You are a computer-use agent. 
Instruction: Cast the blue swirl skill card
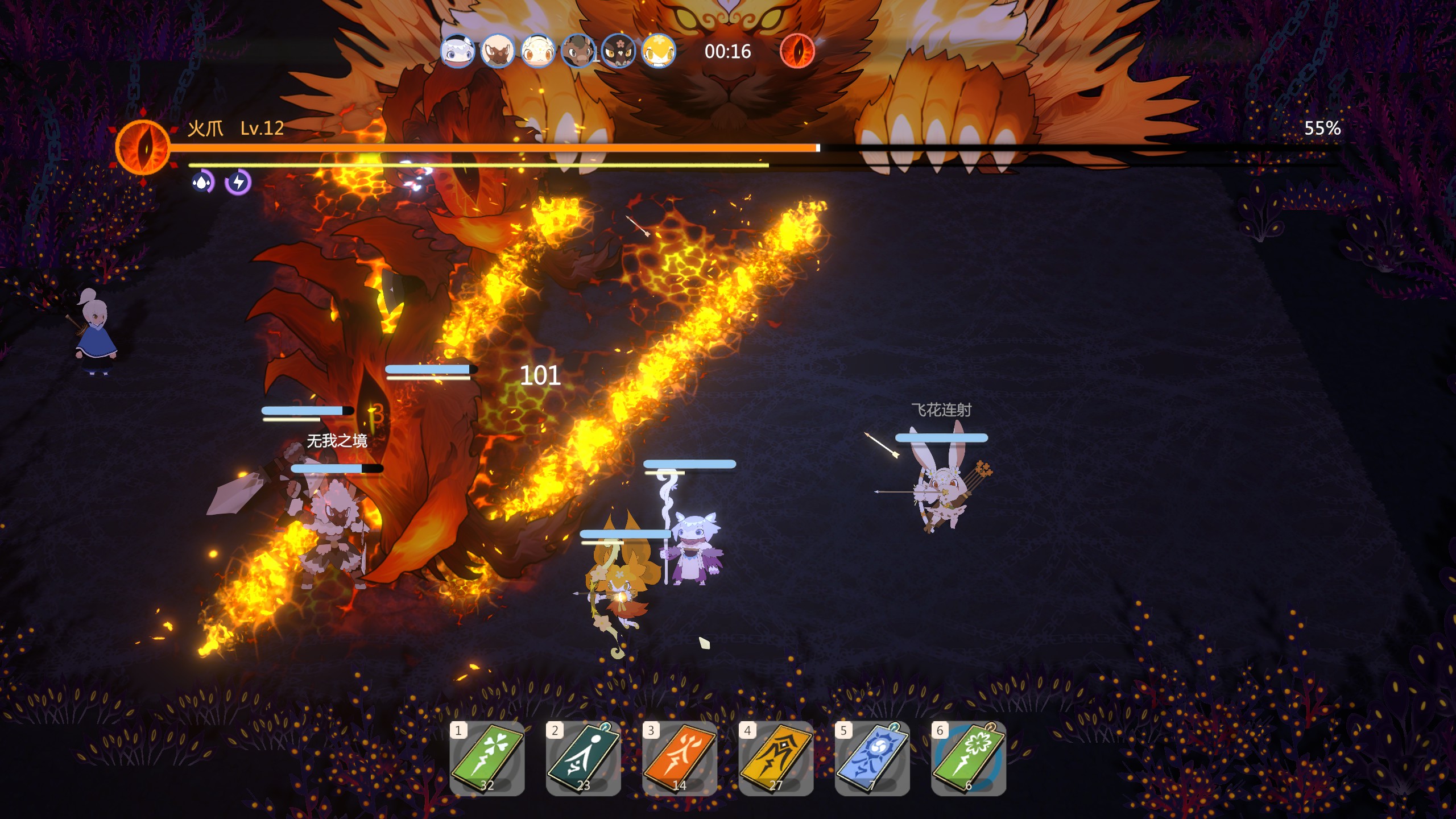point(872,758)
